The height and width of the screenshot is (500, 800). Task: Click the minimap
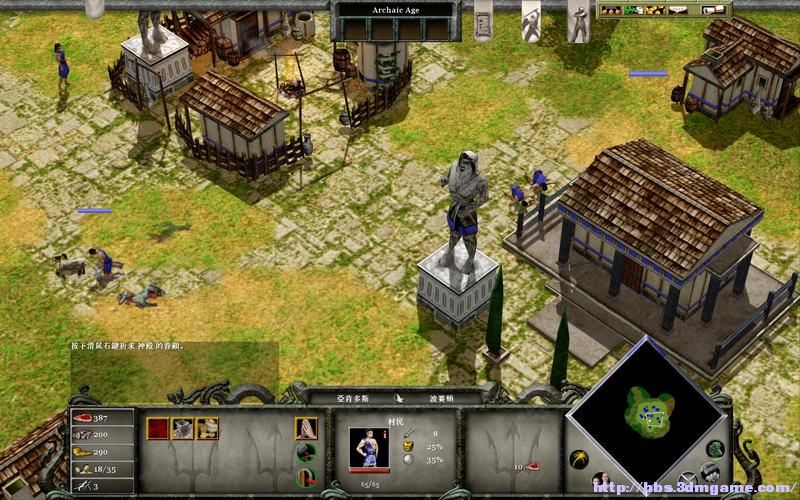(x=648, y=405)
